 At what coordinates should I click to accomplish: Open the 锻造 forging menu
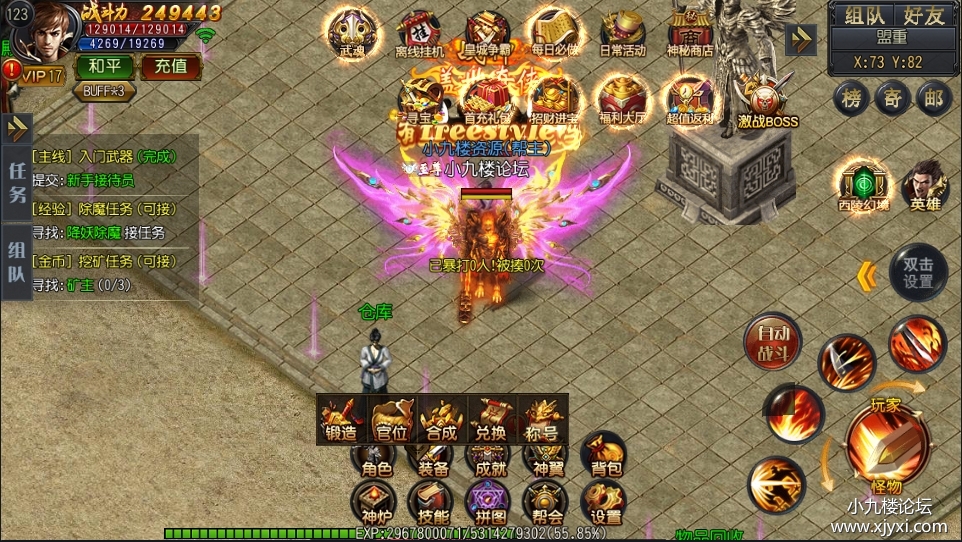[341, 418]
